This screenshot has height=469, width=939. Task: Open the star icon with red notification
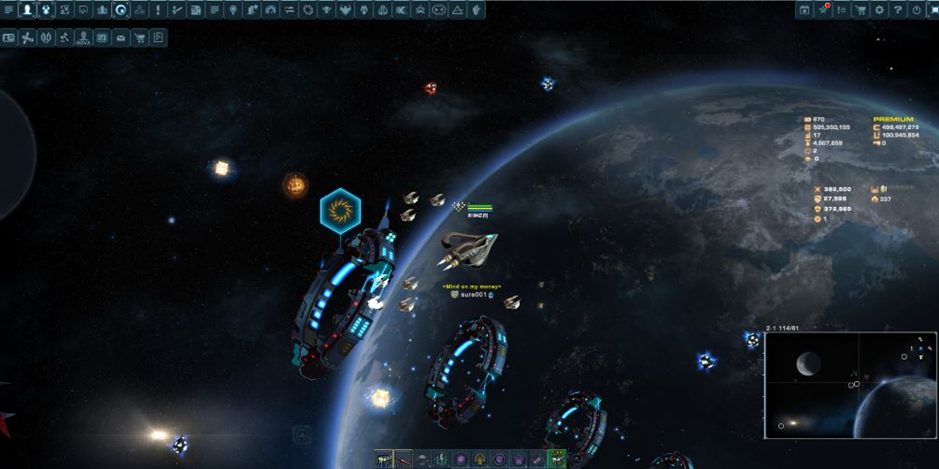click(823, 10)
